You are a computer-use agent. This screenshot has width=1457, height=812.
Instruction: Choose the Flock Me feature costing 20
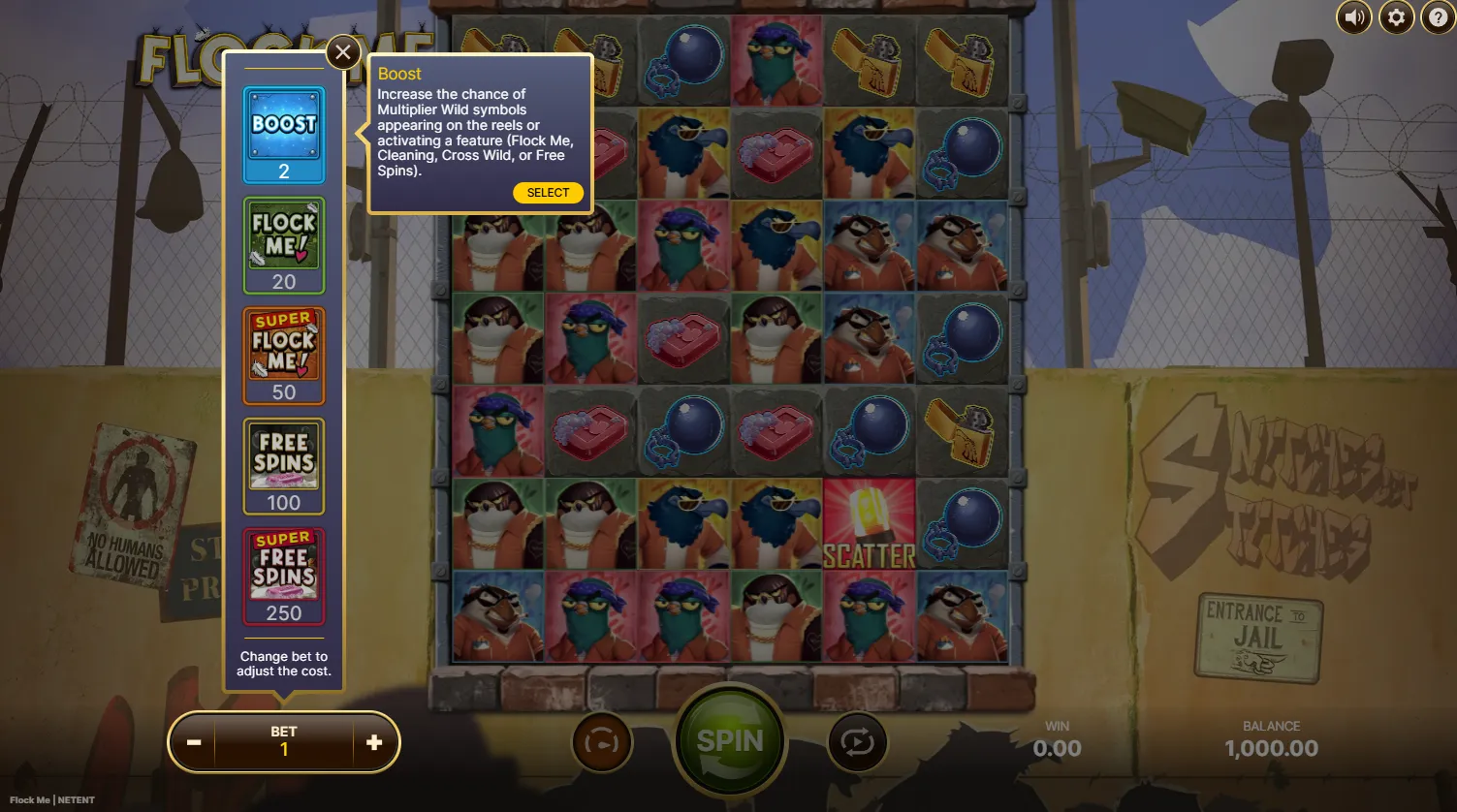284,244
